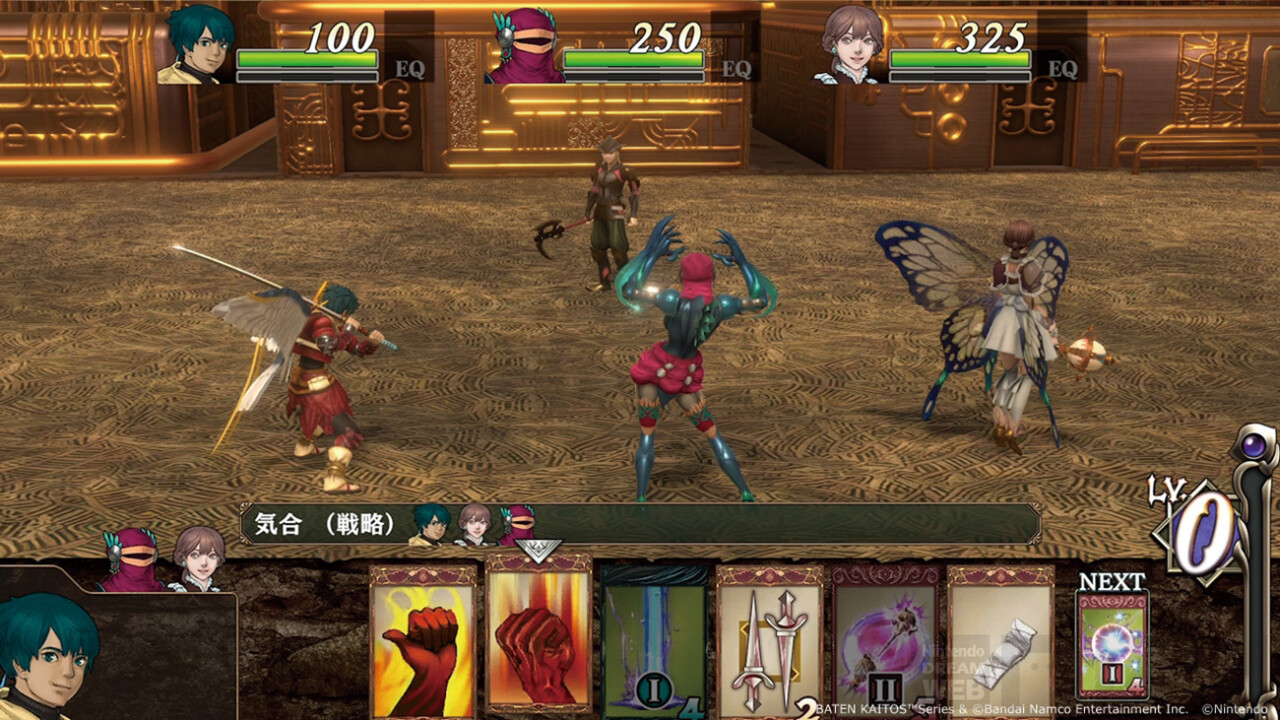This screenshot has height=720, width=1280.
Task: Inspect the NEXT card preview
Action: click(1112, 645)
